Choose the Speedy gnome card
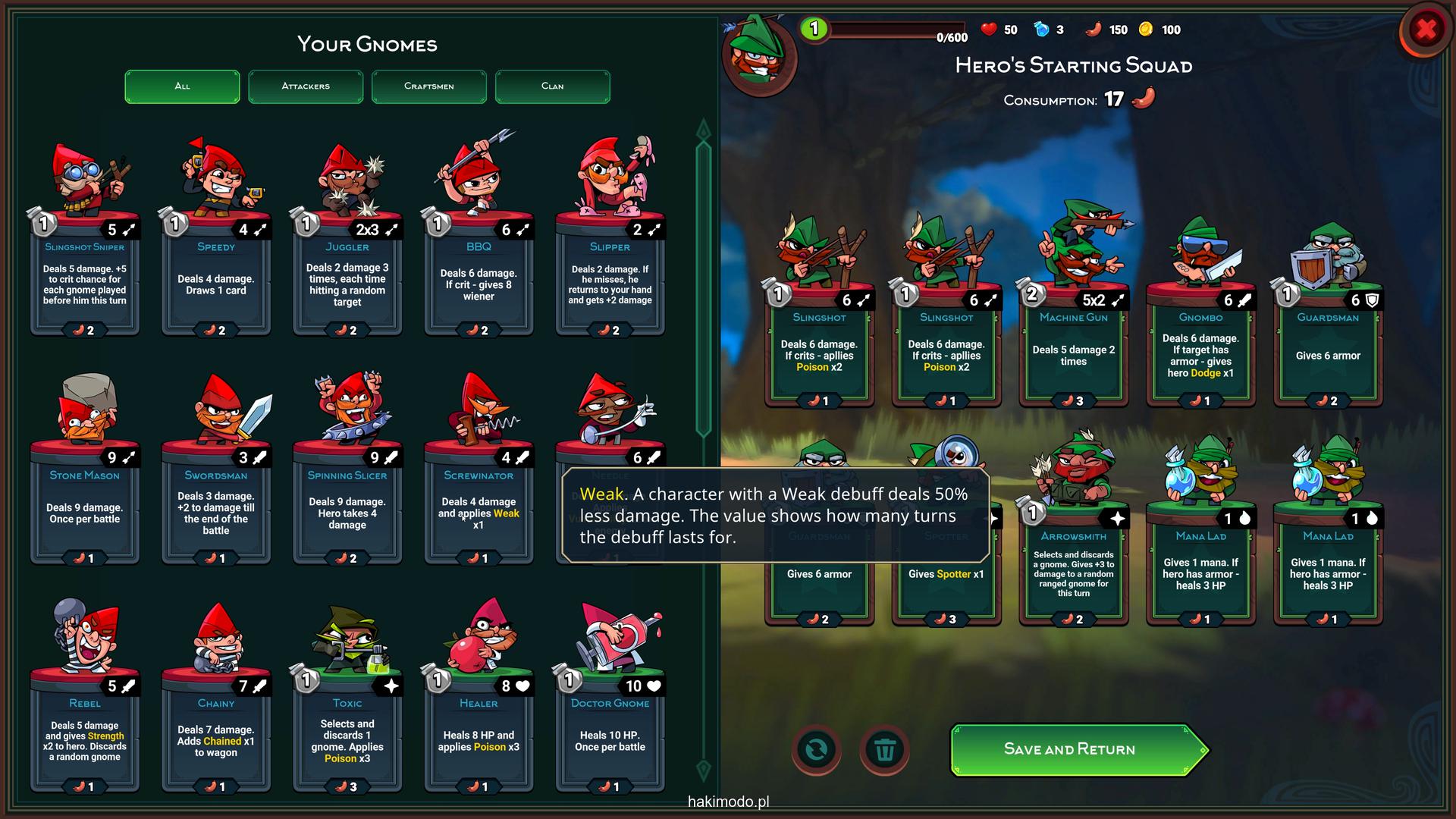The image size is (1456, 819). (216, 281)
